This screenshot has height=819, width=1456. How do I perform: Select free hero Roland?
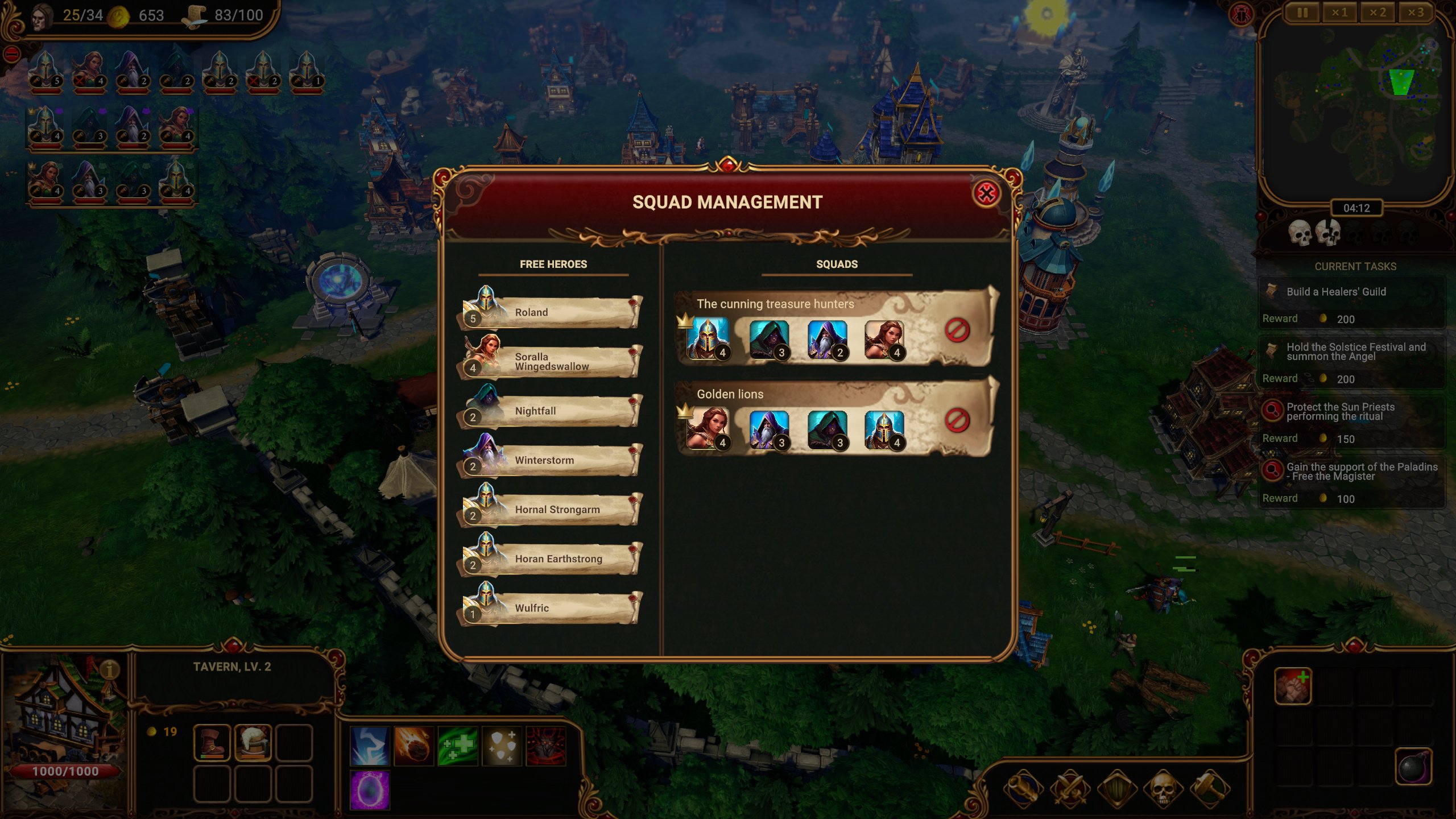[x=551, y=312]
